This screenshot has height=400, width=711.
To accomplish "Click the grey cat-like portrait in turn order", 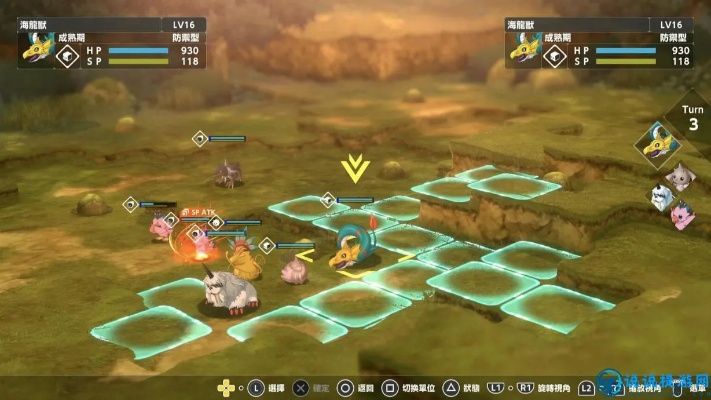I will click(681, 178).
